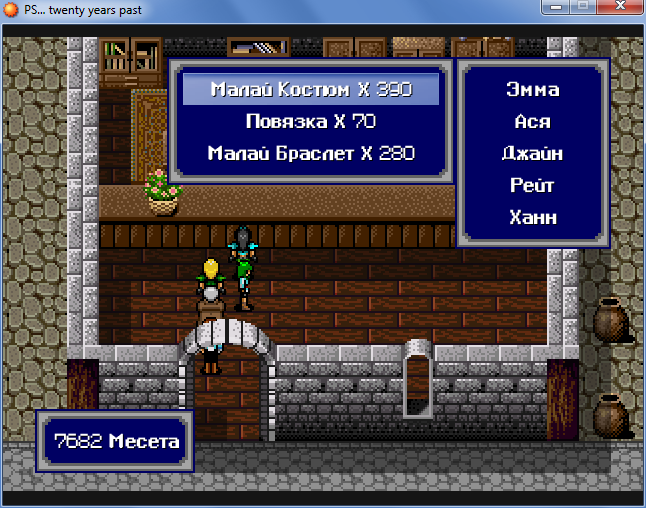The height and width of the screenshot is (508, 646).
Task: Select the character Джайн
Action: pos(531,154)
